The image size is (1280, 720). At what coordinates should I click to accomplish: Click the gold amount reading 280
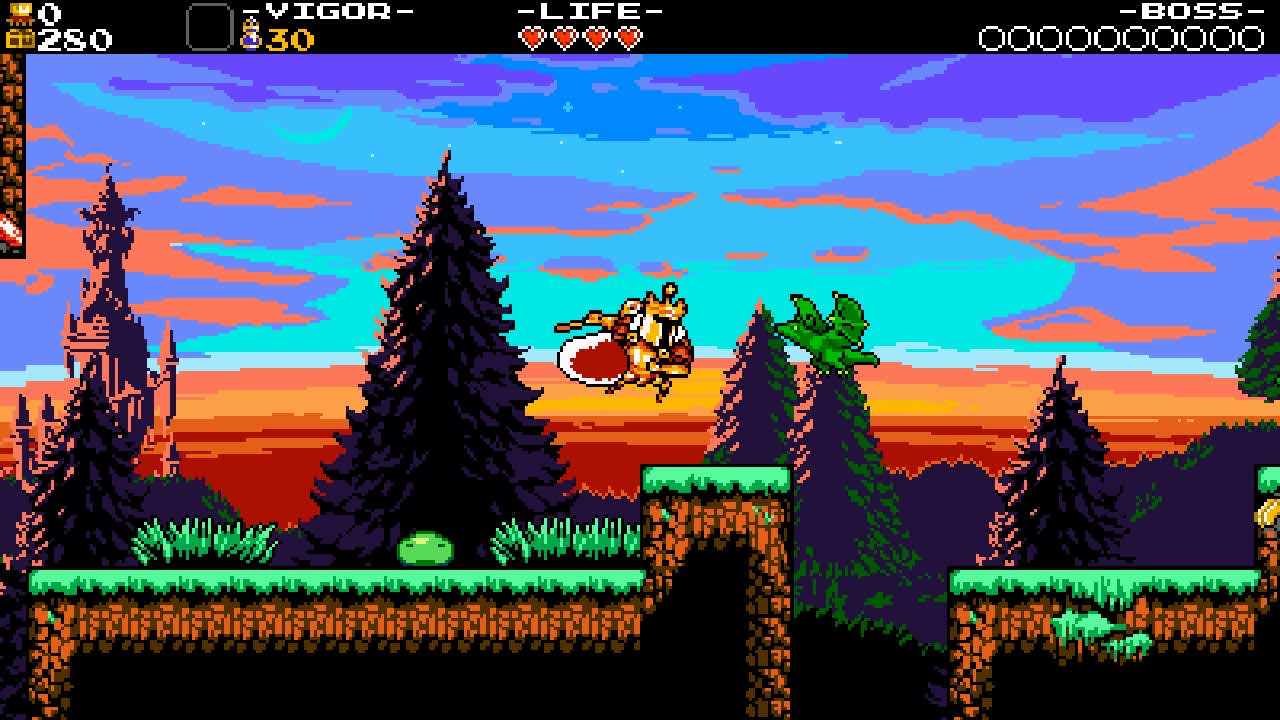[x=70, y=38]
